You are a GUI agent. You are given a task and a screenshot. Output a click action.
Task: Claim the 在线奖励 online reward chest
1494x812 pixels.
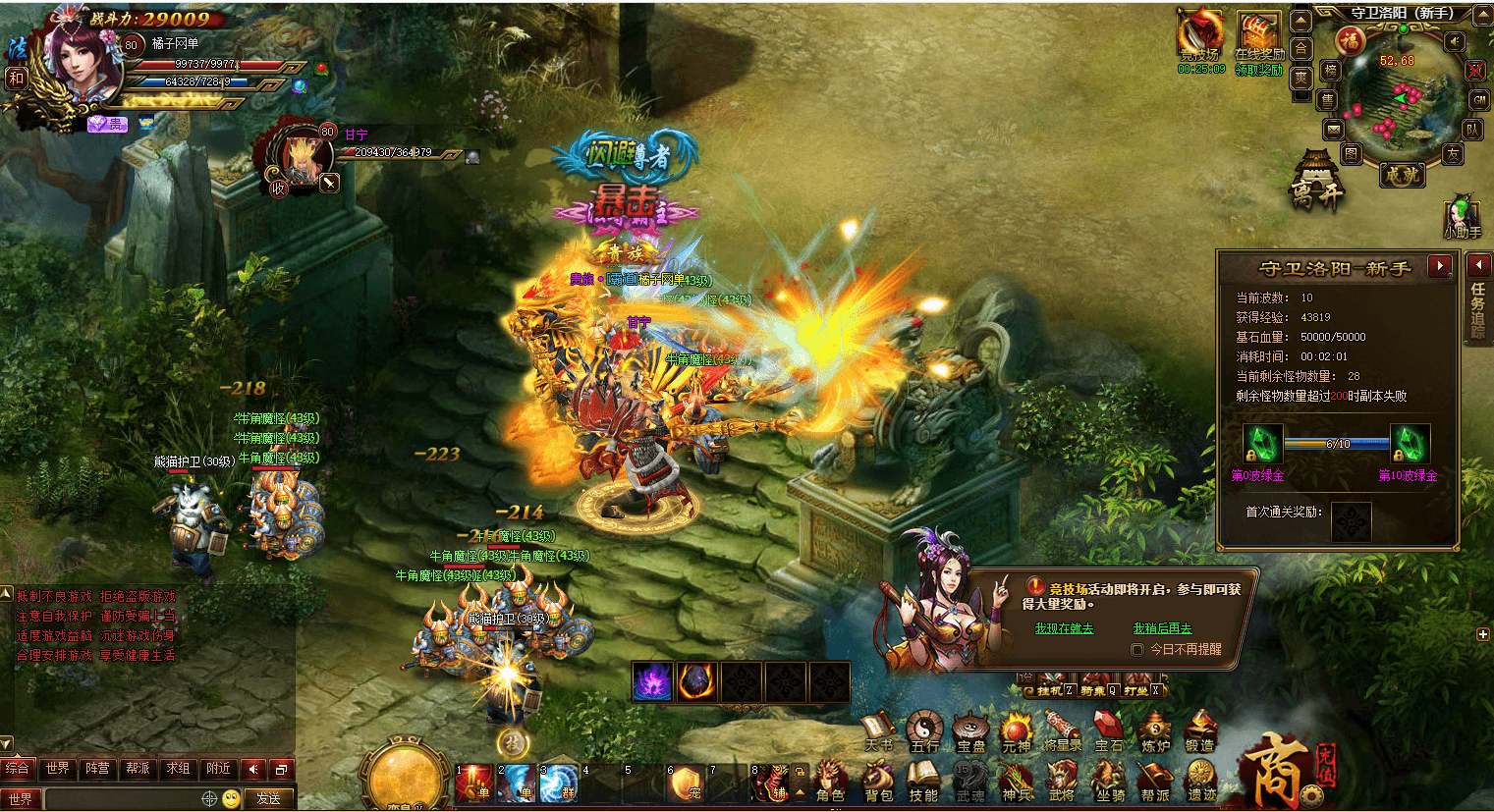coord(1258,41)
